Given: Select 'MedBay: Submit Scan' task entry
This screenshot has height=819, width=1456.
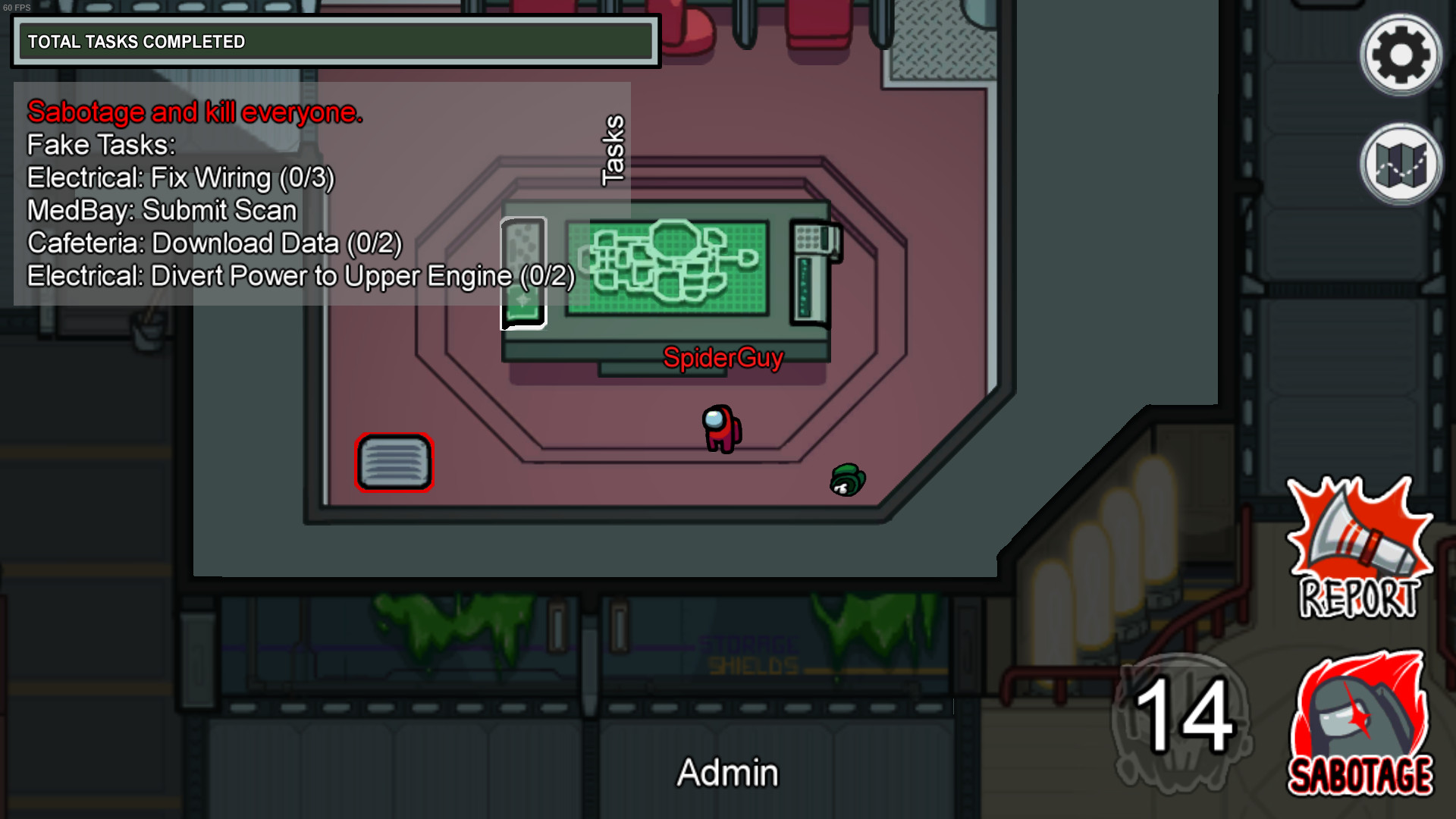Looking at the screenshot, I should (162, 211).
